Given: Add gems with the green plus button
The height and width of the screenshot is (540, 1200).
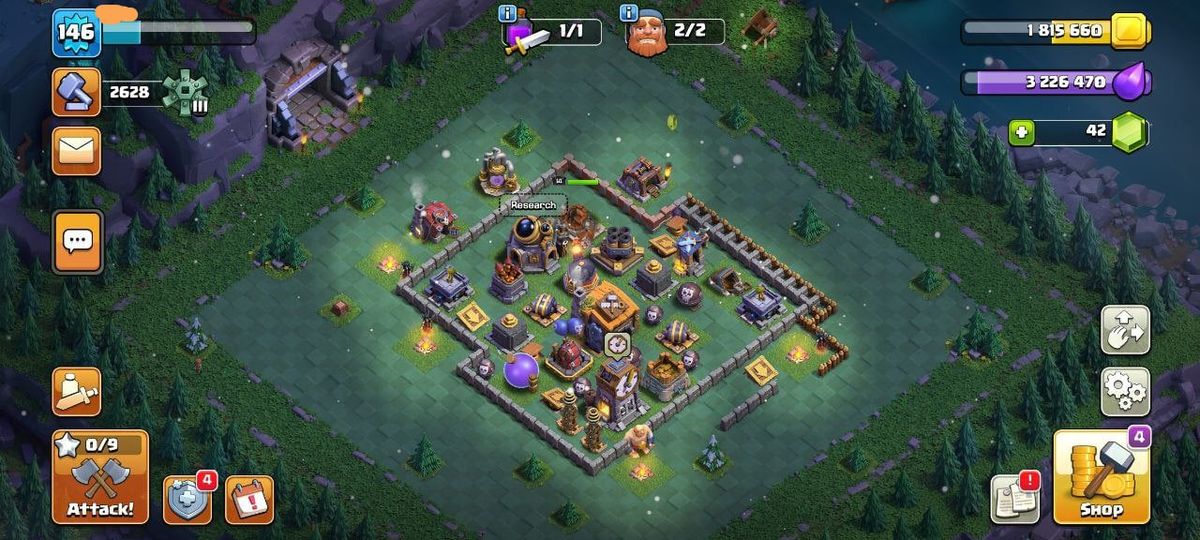Looking at the screenshot, I should point(1021,132).
